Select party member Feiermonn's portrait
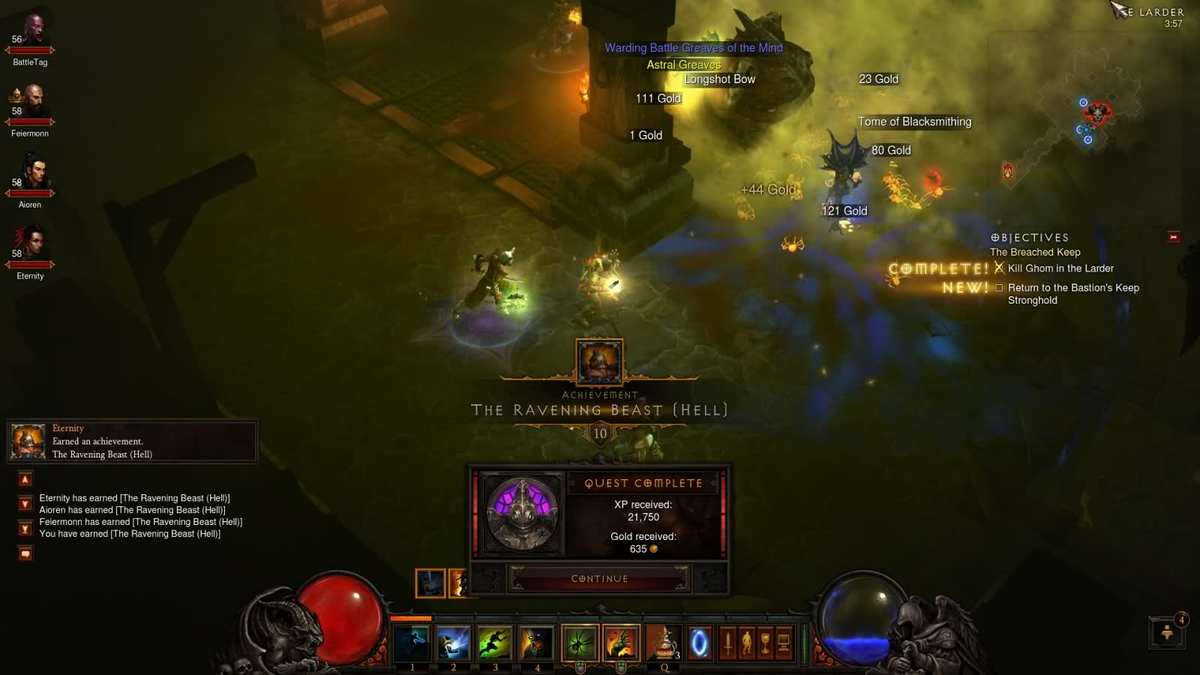This screenshot has height=675, width=1200. [32, 101]
